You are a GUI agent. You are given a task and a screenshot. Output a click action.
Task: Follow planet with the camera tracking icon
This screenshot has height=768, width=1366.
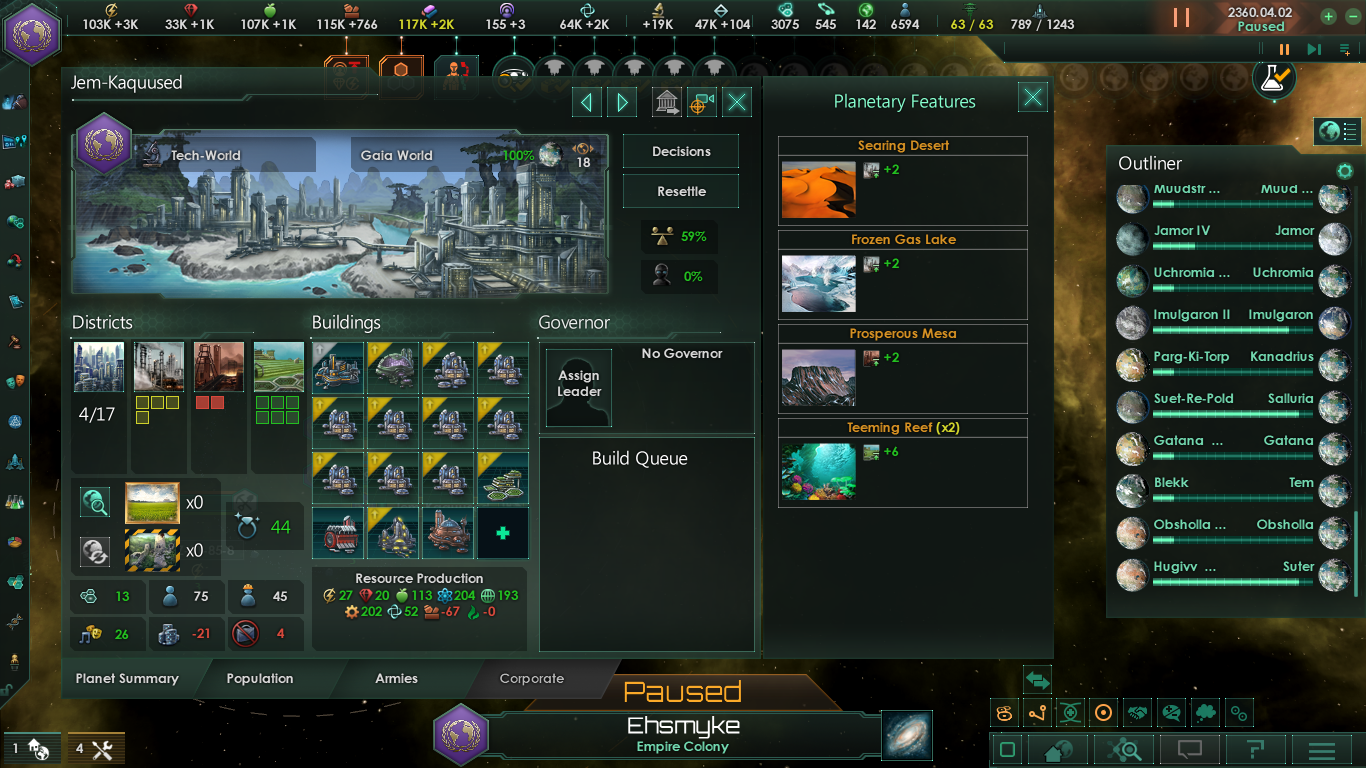point(702,101)
